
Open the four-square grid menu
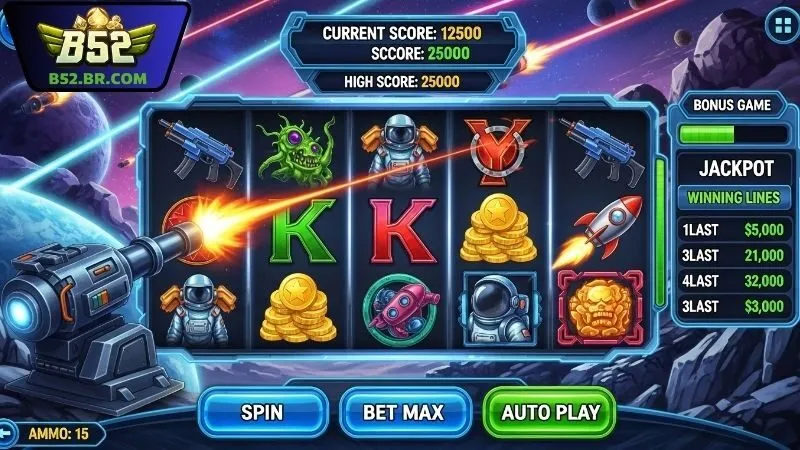click(780, 24)
